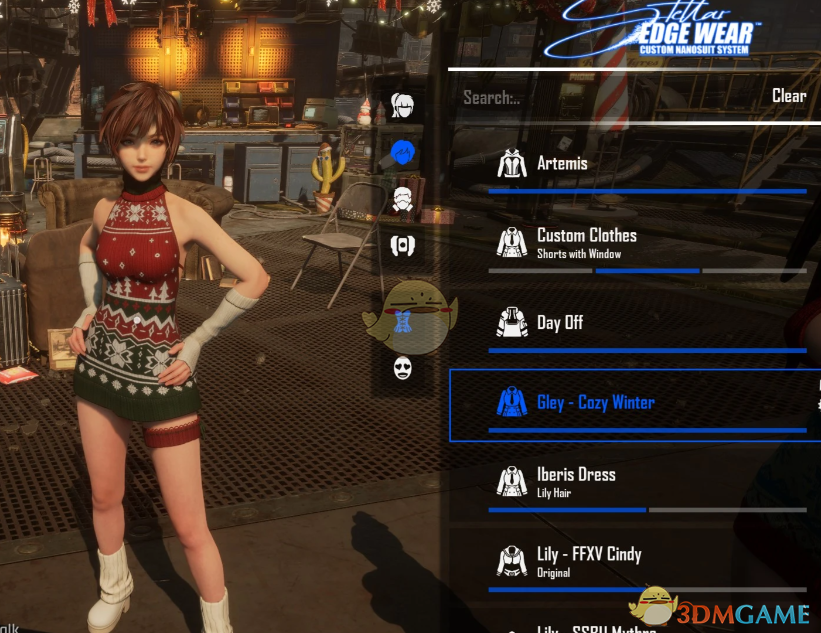The width and height of the screenshot is (821, 633).
Task: Select the back gear category icon
Action: click(x=403, y=244)
